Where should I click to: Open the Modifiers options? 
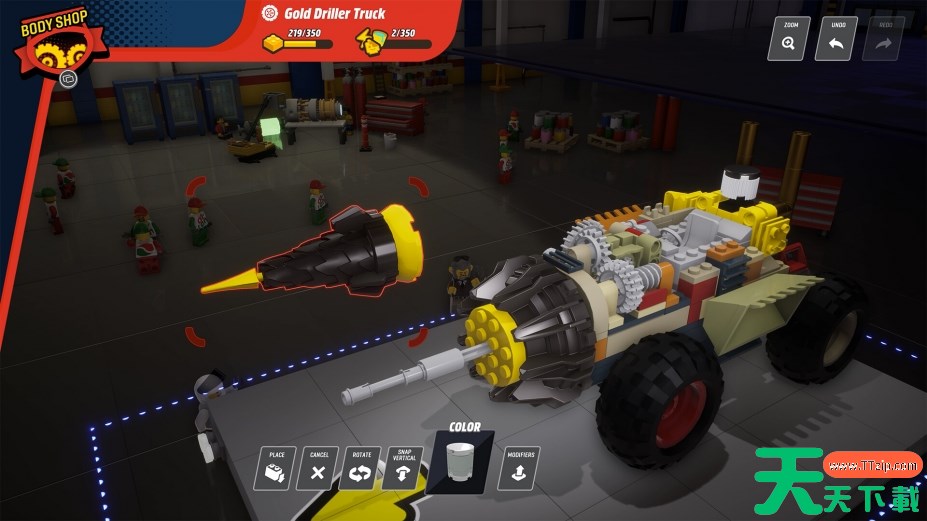click(519, 468)
